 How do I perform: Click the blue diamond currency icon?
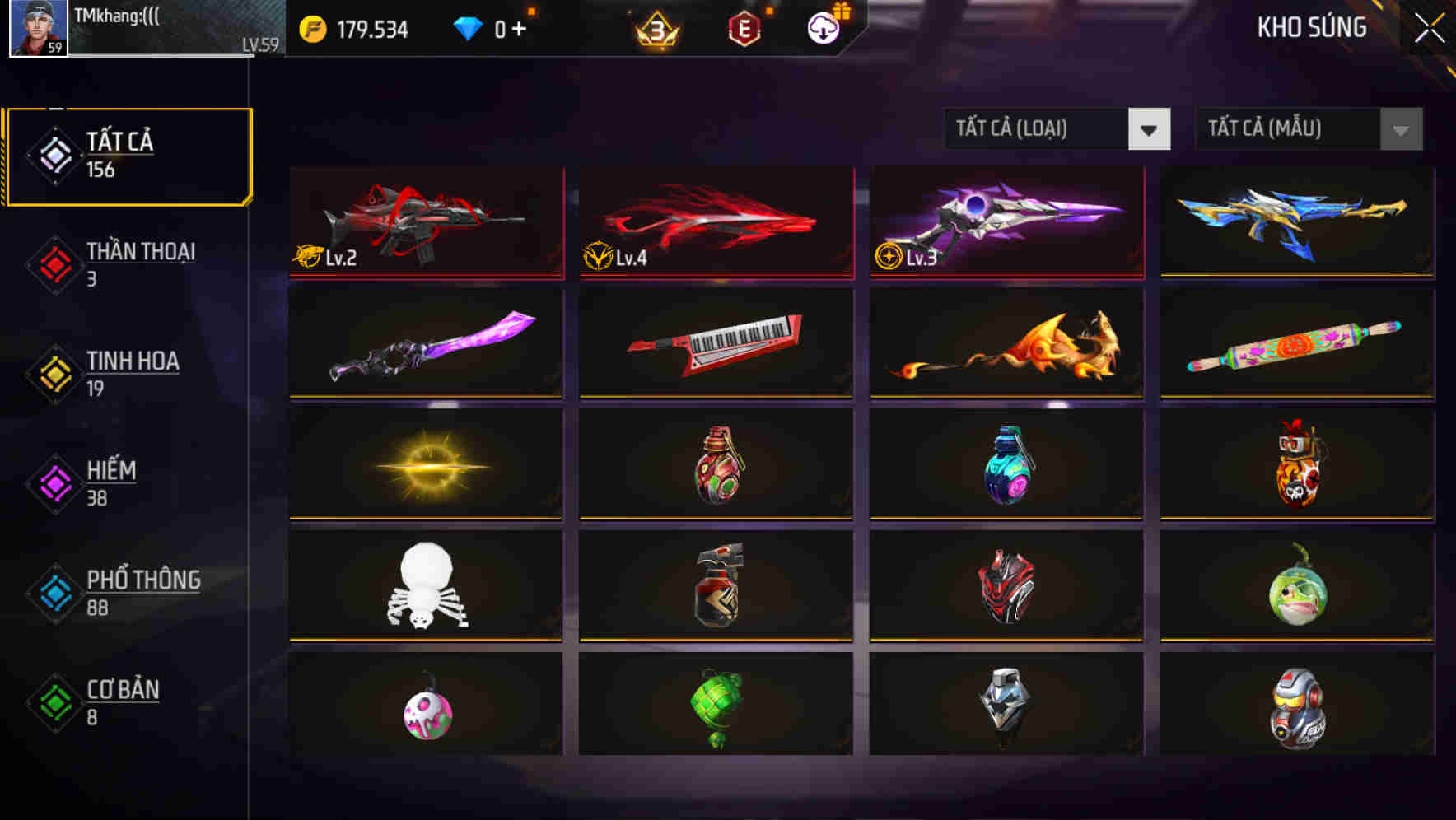coord(468,27)
